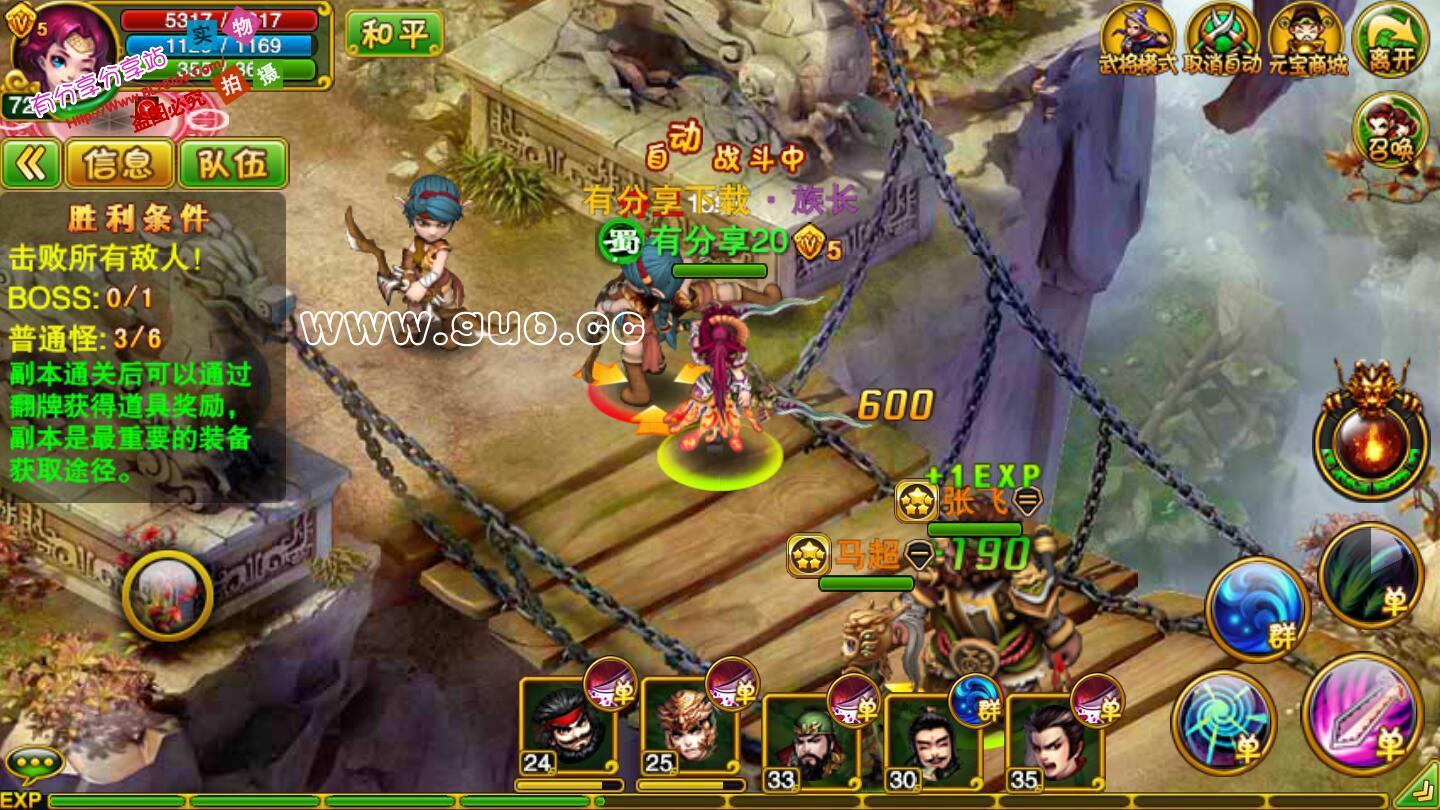The height and width of the screenshot is (810, 1440).
Task: Pick the level 30 hero with 群 badge
Action: 932,742
